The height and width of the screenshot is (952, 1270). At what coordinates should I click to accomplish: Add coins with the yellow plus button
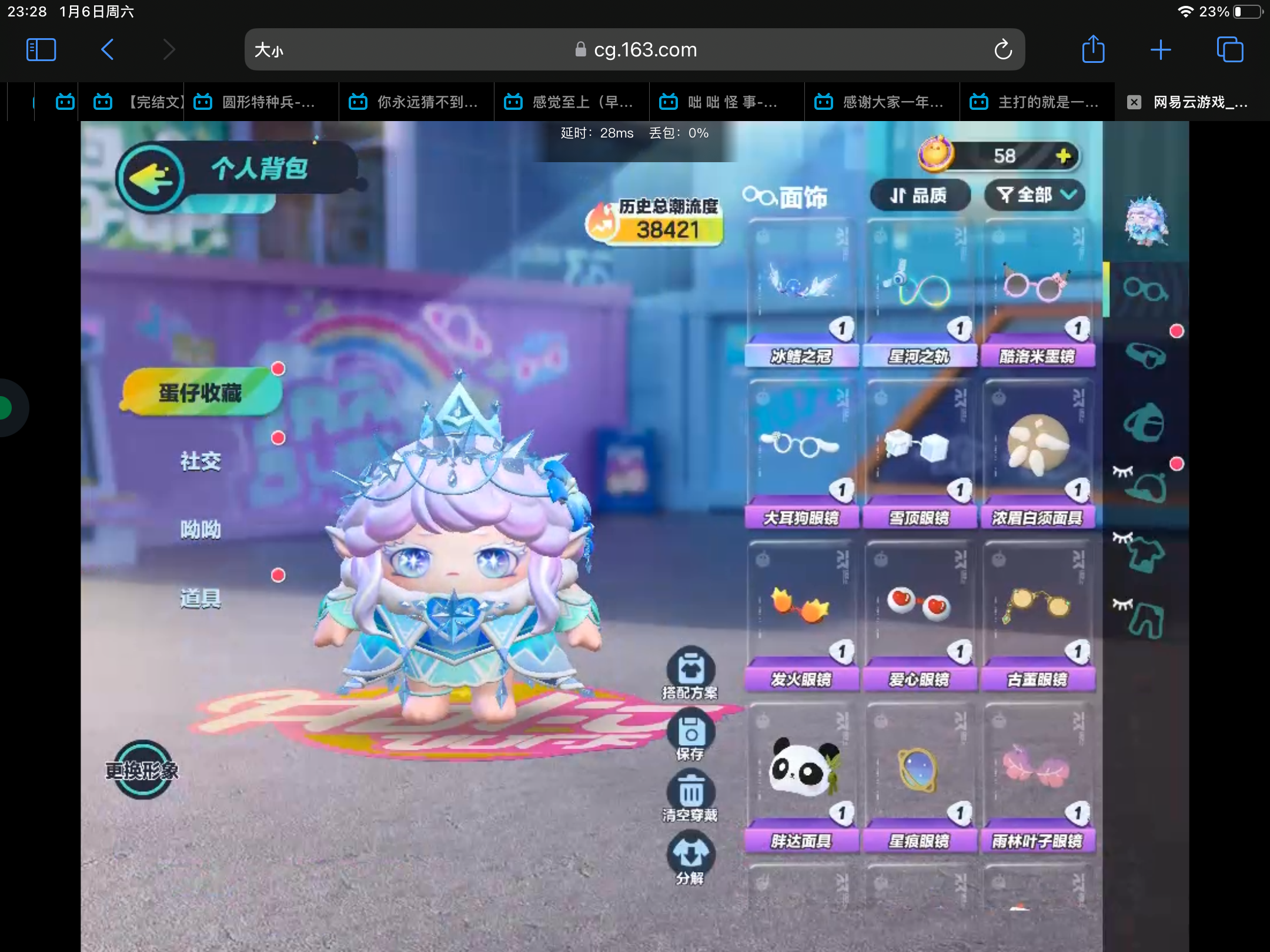tap(1063, 156)
